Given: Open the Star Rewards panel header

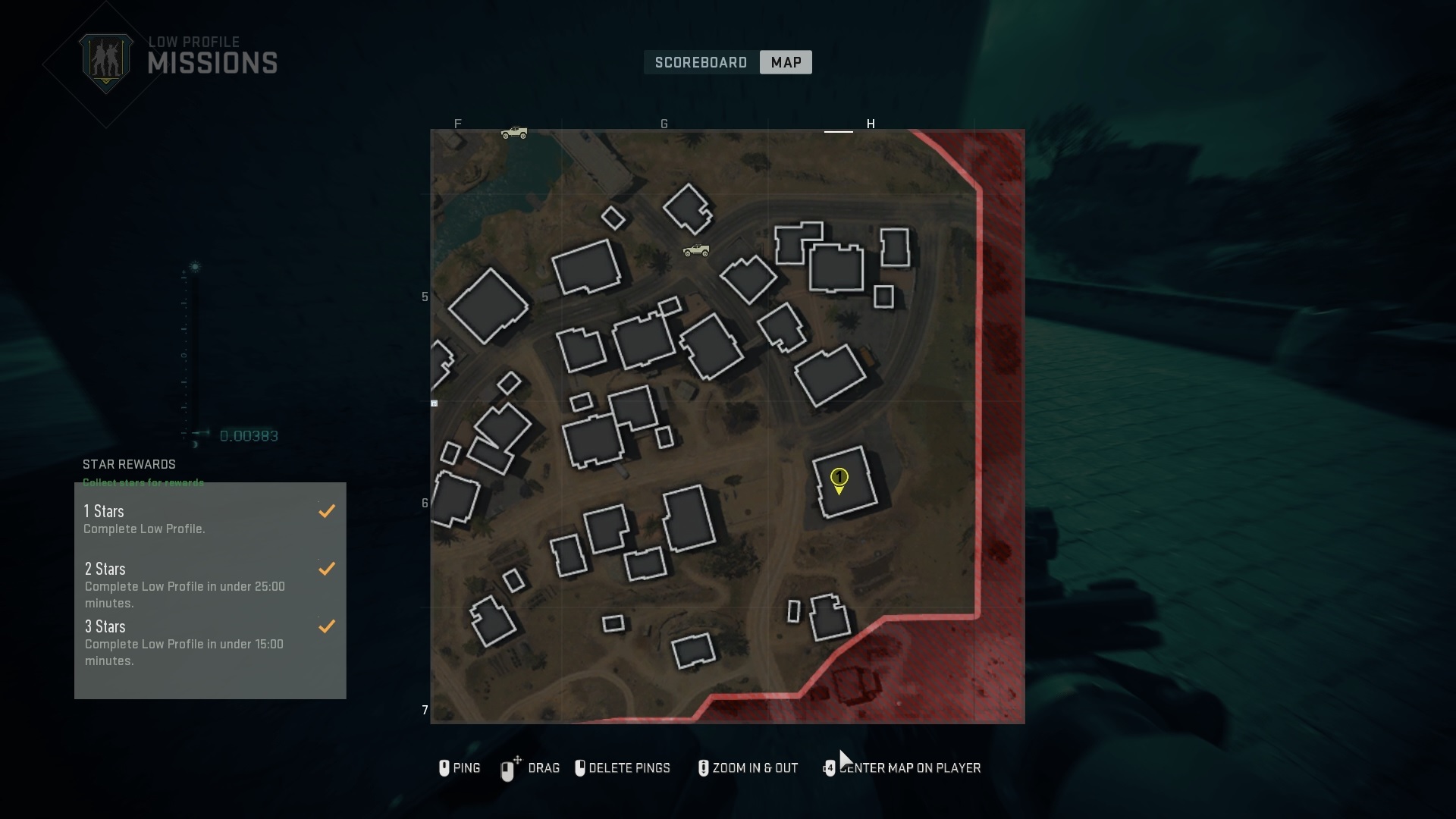Looking at the screenshot, I should click(x=128, y=464).
